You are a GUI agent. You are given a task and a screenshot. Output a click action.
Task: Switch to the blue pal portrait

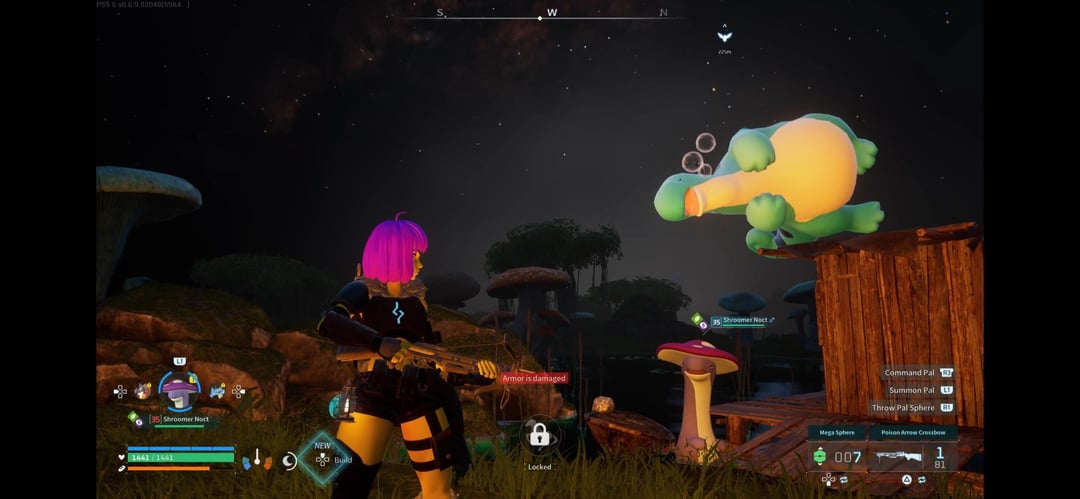(217, 391)
